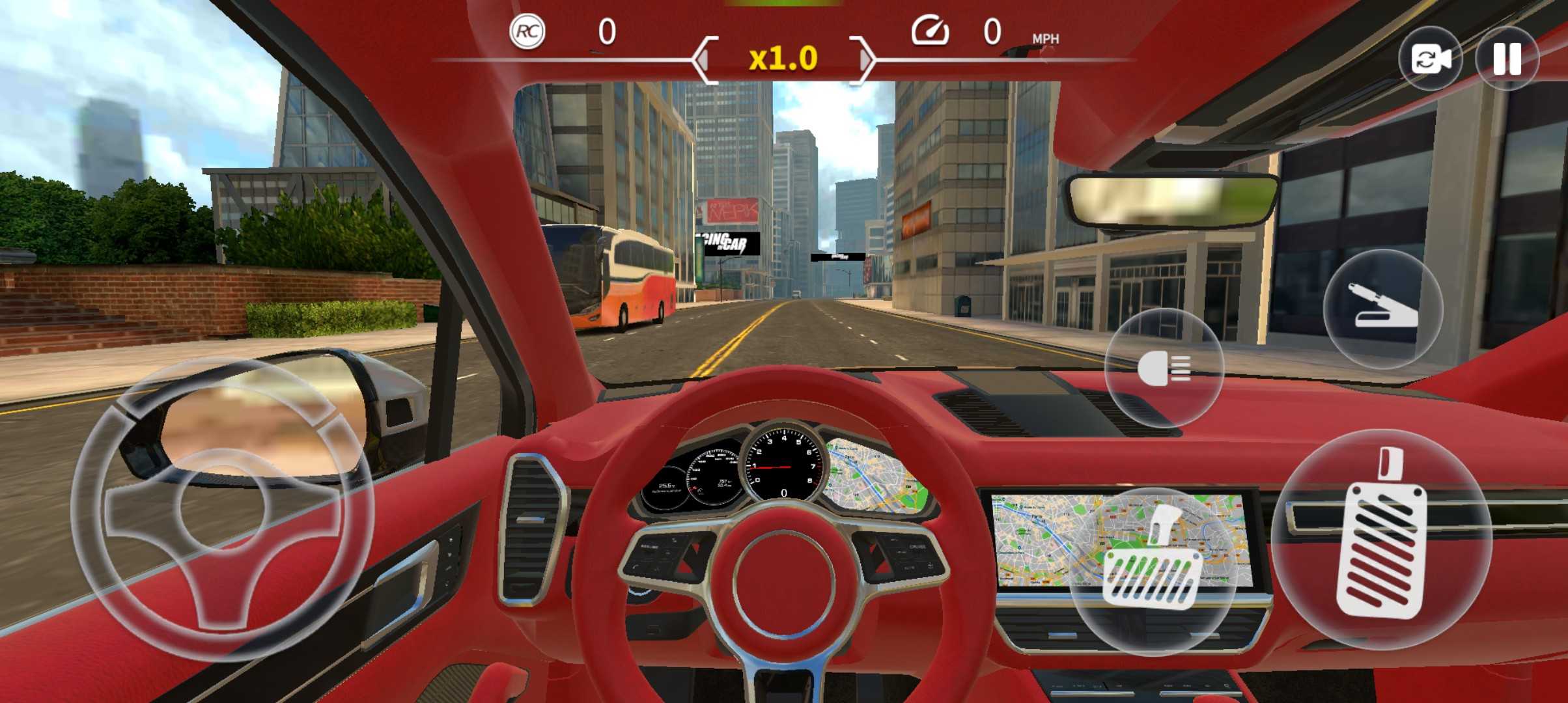The image size is (1568, 703).
Task: Tap the on-screen steering wheel control
Action: 221,509
